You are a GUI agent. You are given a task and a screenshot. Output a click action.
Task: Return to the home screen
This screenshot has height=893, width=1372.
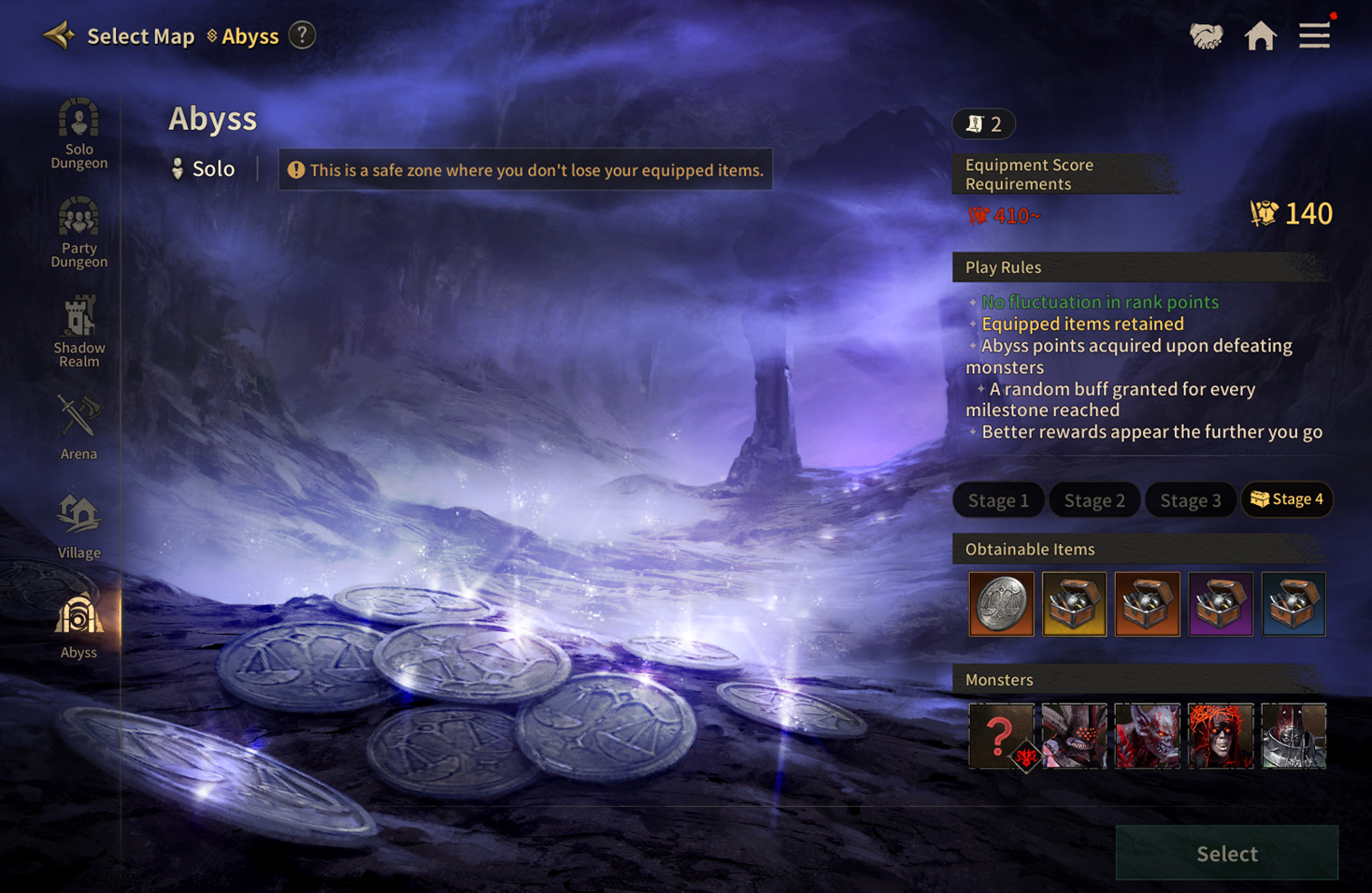pos(1260,36)
